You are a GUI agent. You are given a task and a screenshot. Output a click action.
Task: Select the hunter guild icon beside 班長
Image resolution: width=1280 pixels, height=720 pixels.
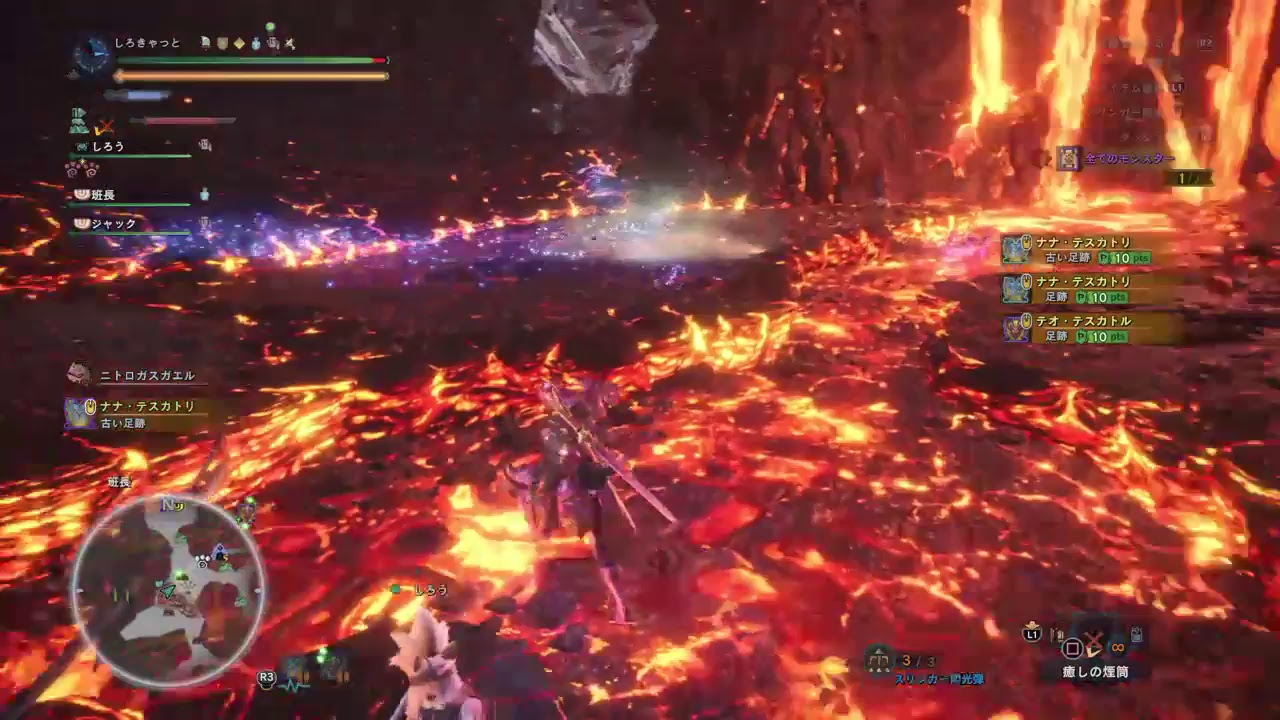(x=80, y=193)
